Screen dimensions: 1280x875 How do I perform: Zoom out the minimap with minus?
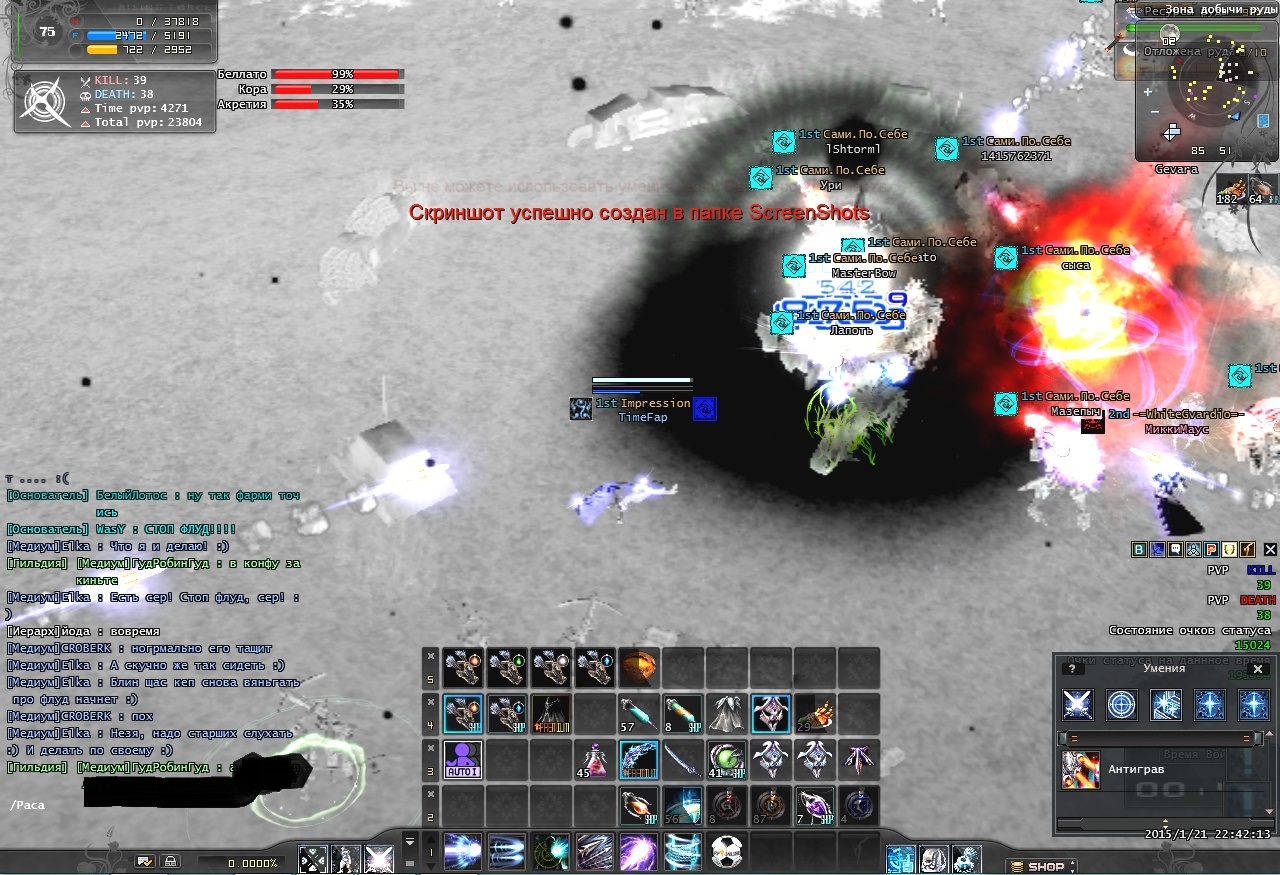(x=1153, y=111)
